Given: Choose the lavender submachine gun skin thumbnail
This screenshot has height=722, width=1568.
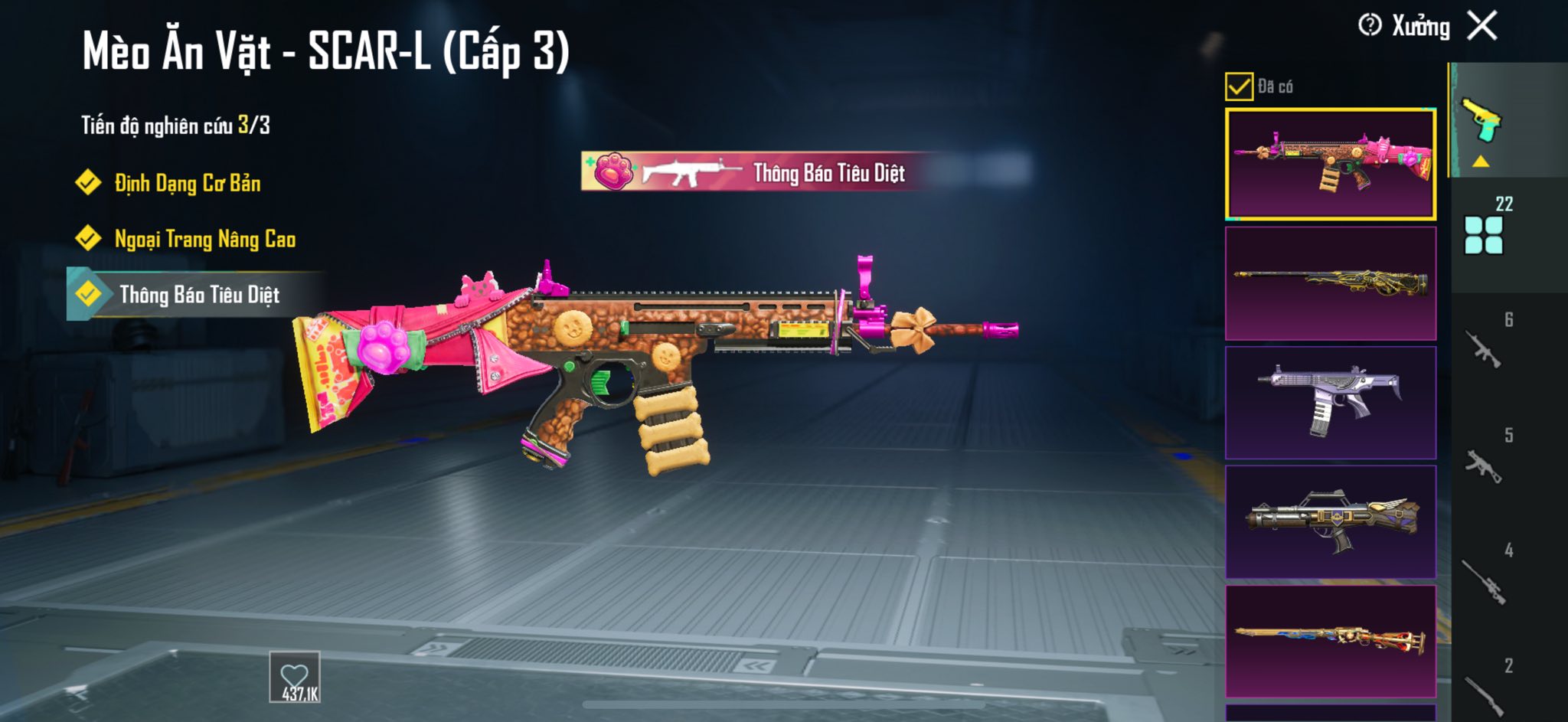Looking at the screenshot, I should click(x=1331, y=403).
